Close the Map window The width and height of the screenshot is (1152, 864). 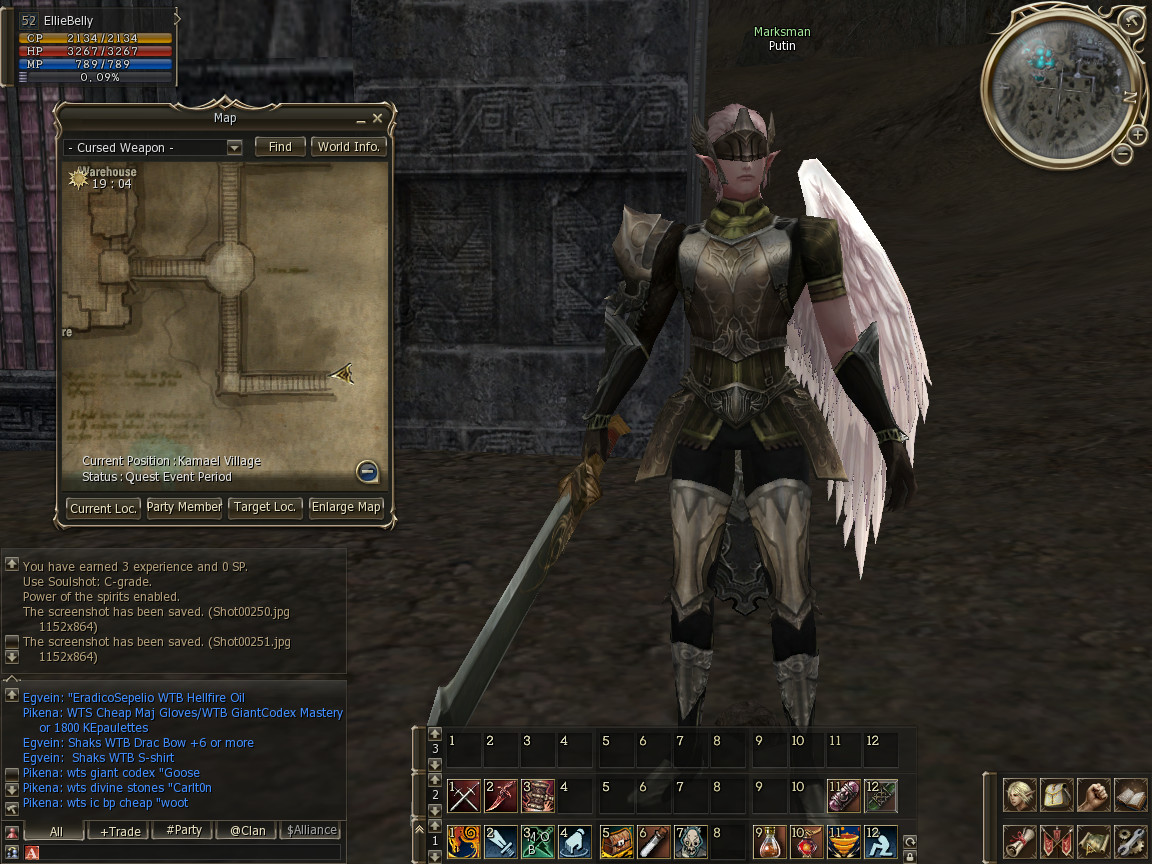[377, 118]
